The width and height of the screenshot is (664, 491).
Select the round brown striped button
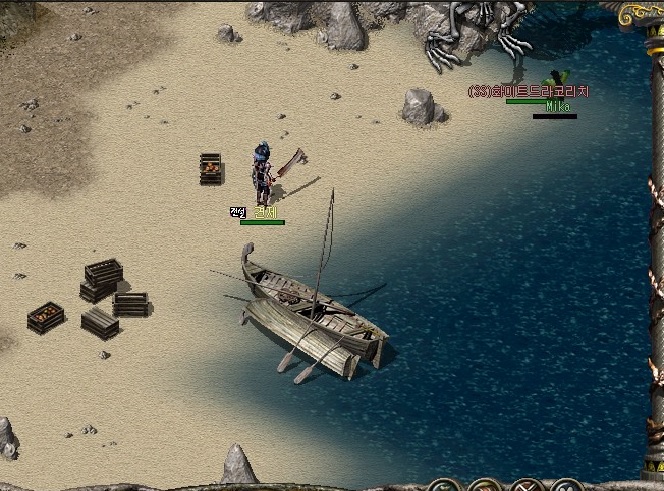[x=485, y=487]
